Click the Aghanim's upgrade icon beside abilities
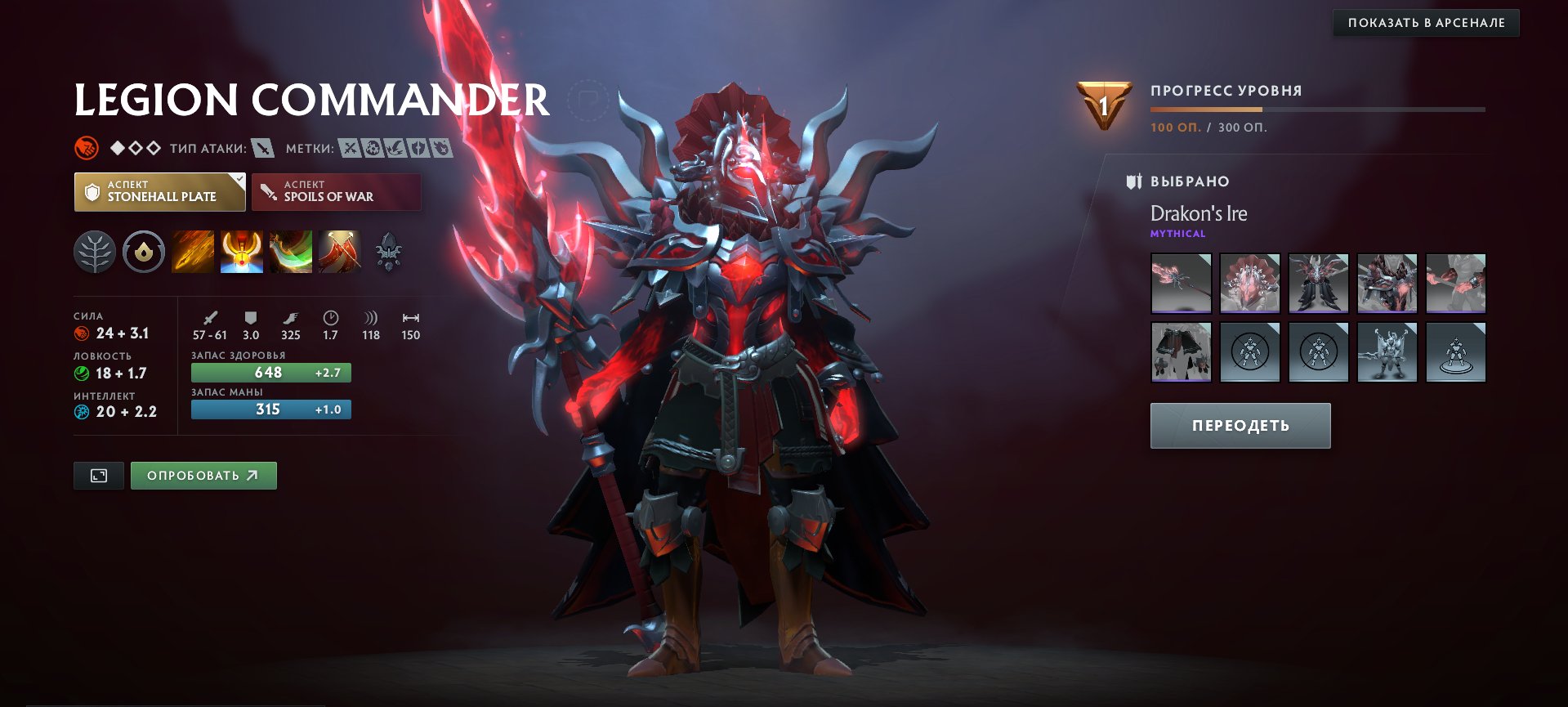The width and height of the screenshot is (1568, 707). pos(387,251)
